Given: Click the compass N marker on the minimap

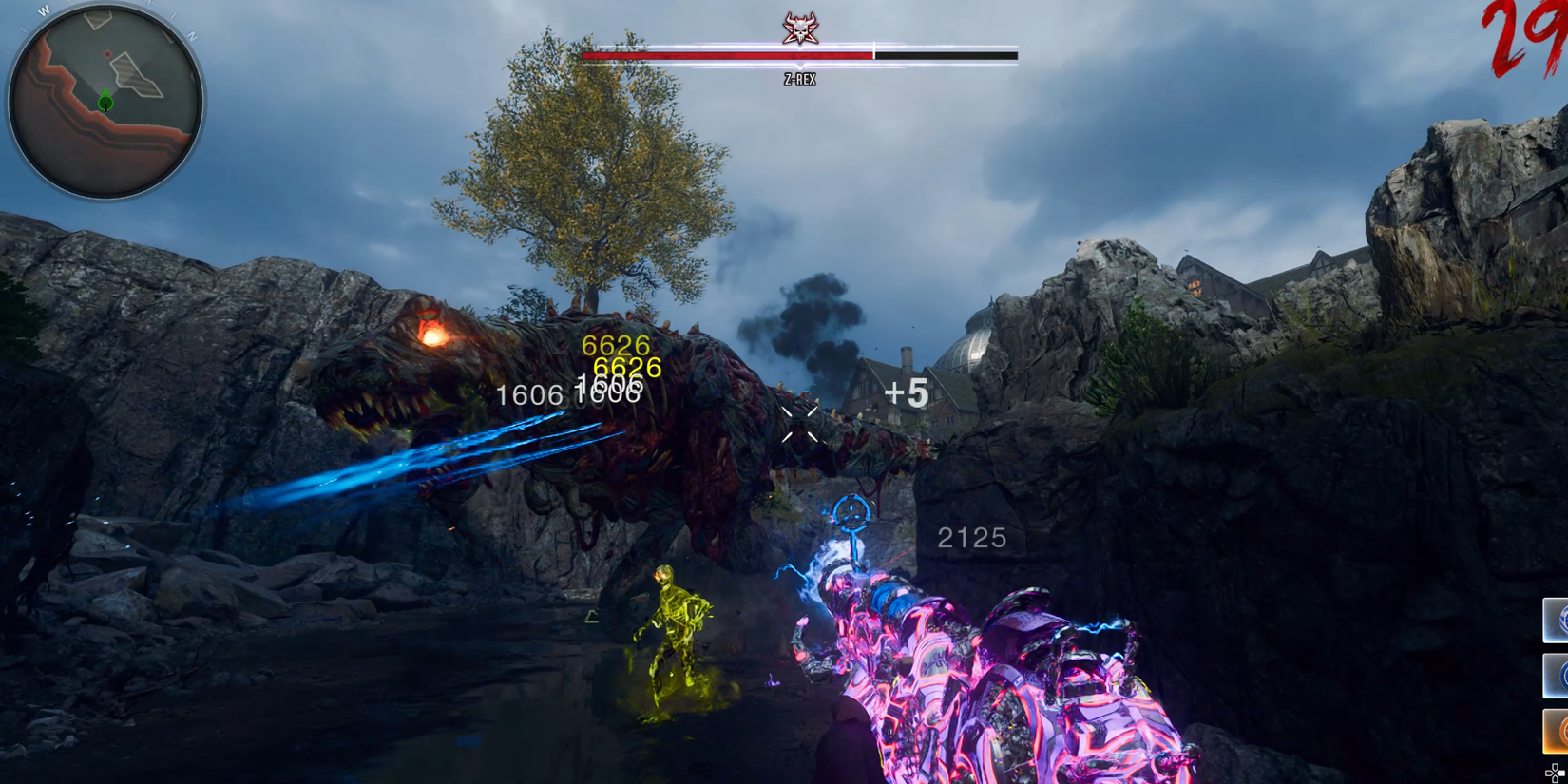Looking at the screenshot, I should point(191,36).
